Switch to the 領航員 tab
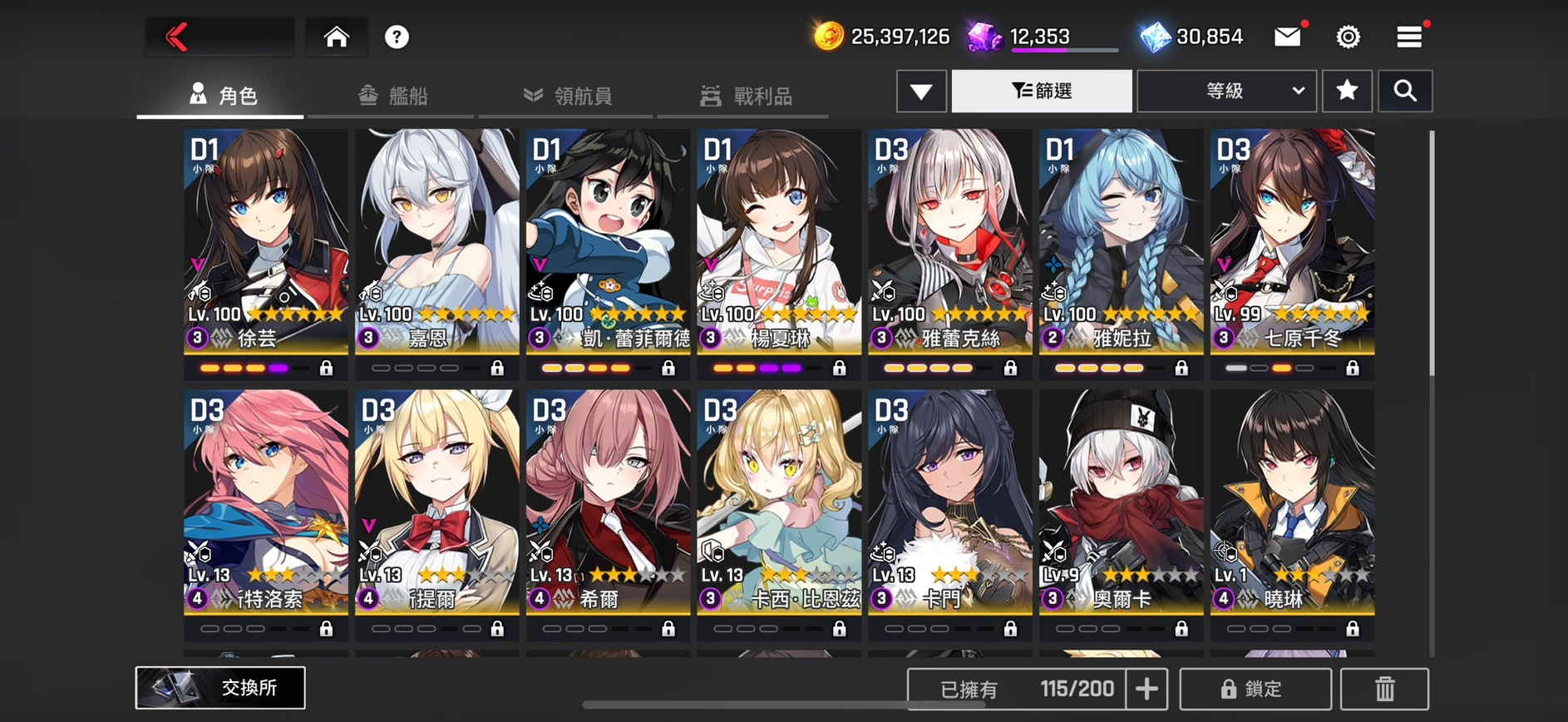 point(568,96)
